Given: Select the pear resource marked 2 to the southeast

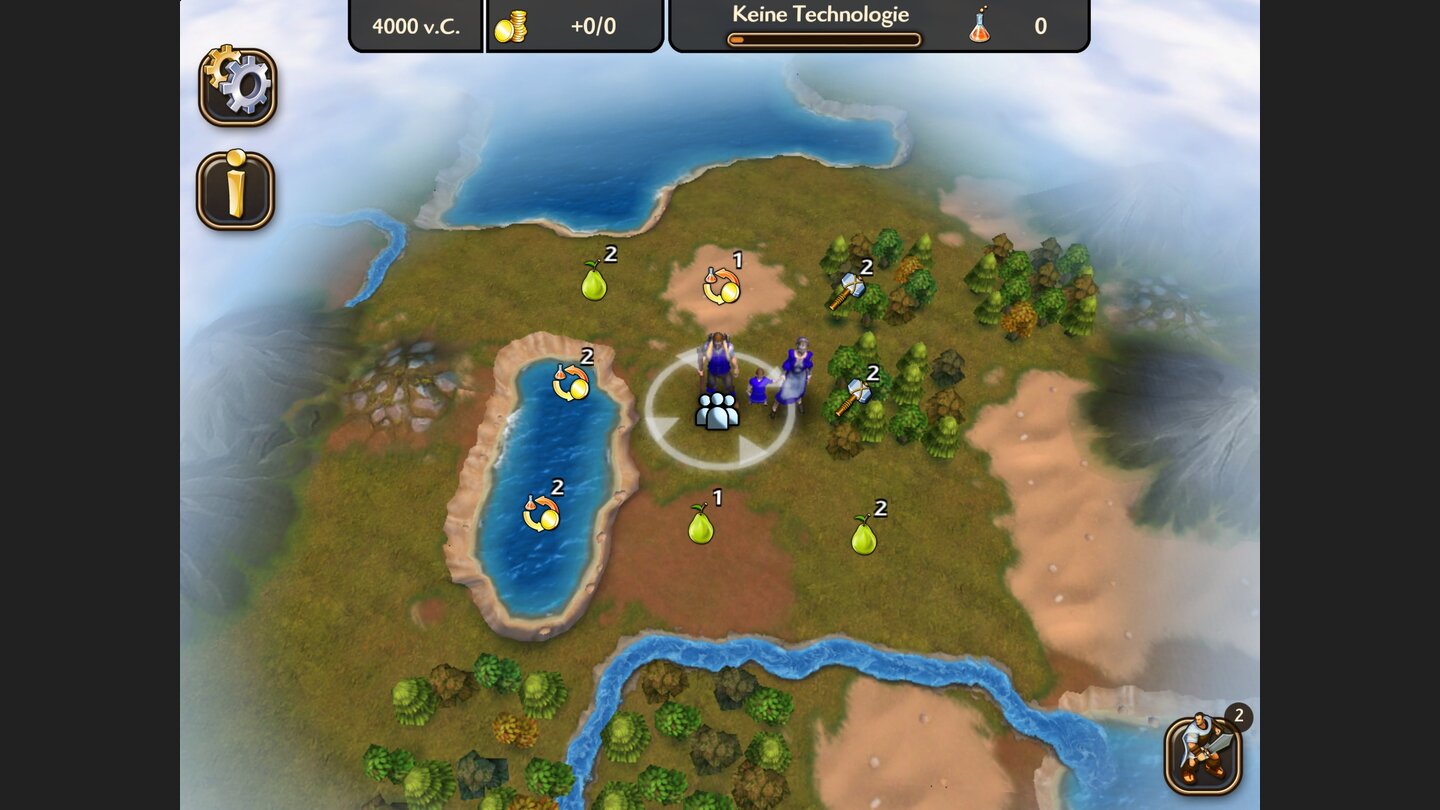Looking at the screenshot, I should (866, 537).
